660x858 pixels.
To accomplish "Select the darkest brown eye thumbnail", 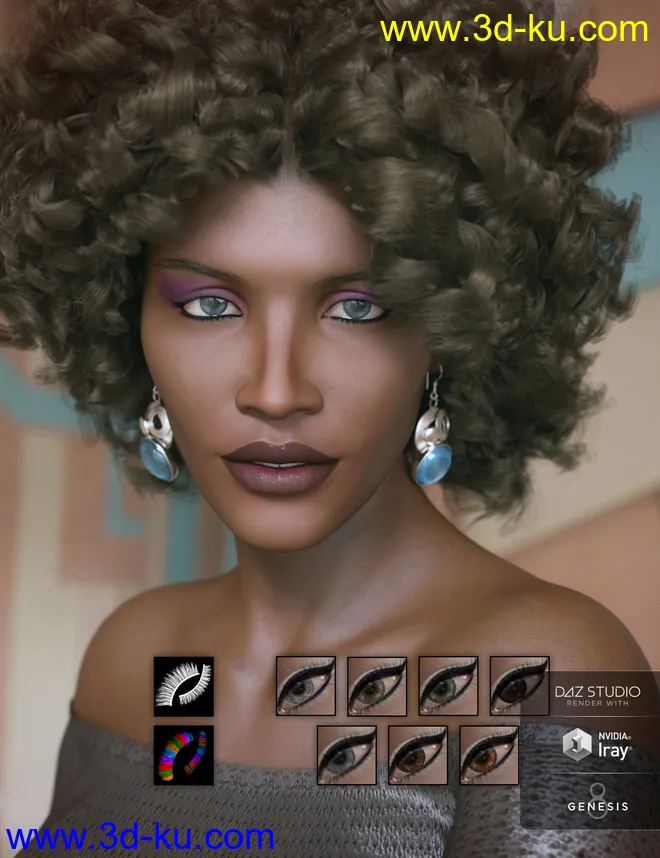I will point(519,686).
